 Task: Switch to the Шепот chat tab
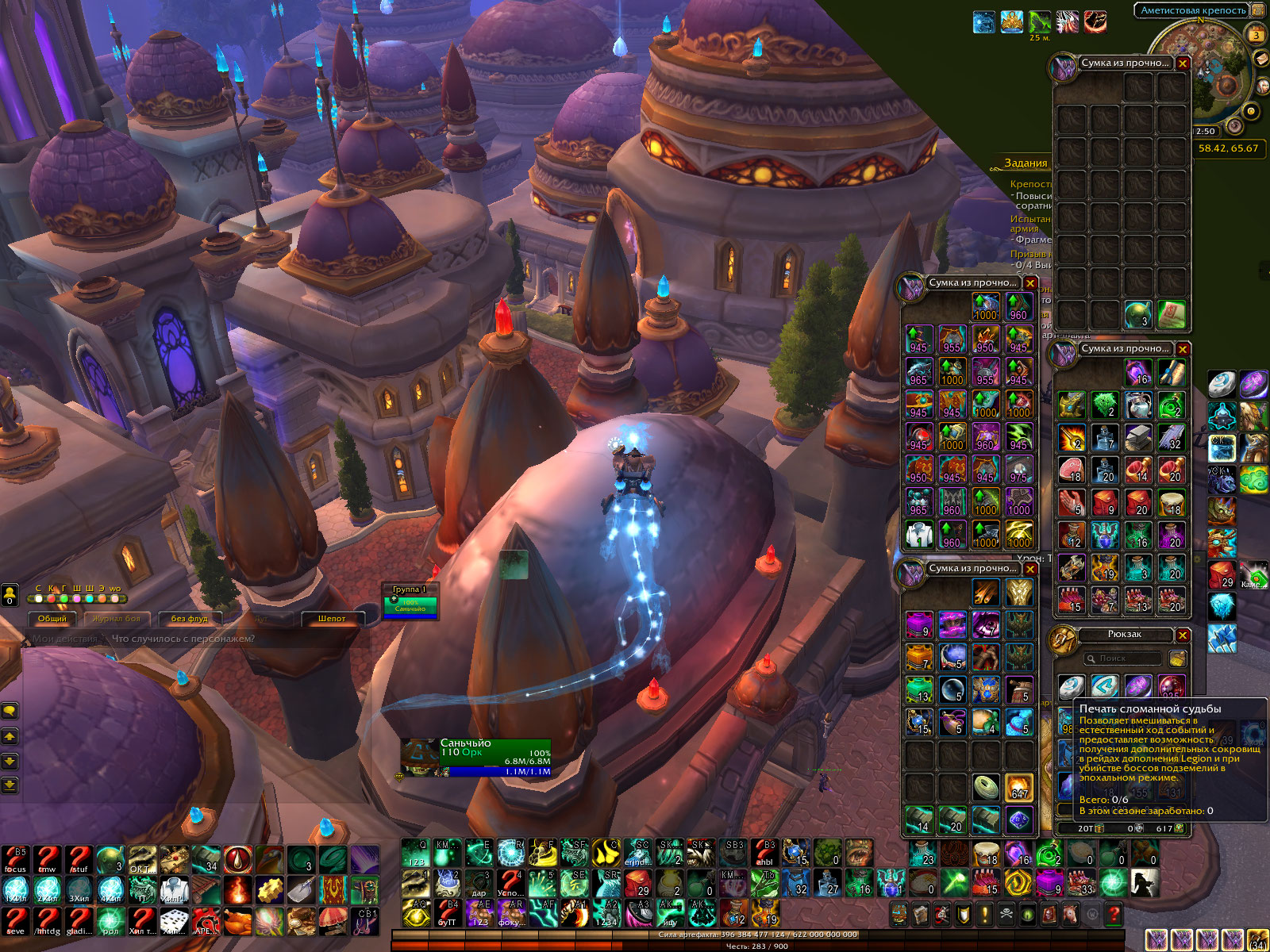[x=332, y=619]
